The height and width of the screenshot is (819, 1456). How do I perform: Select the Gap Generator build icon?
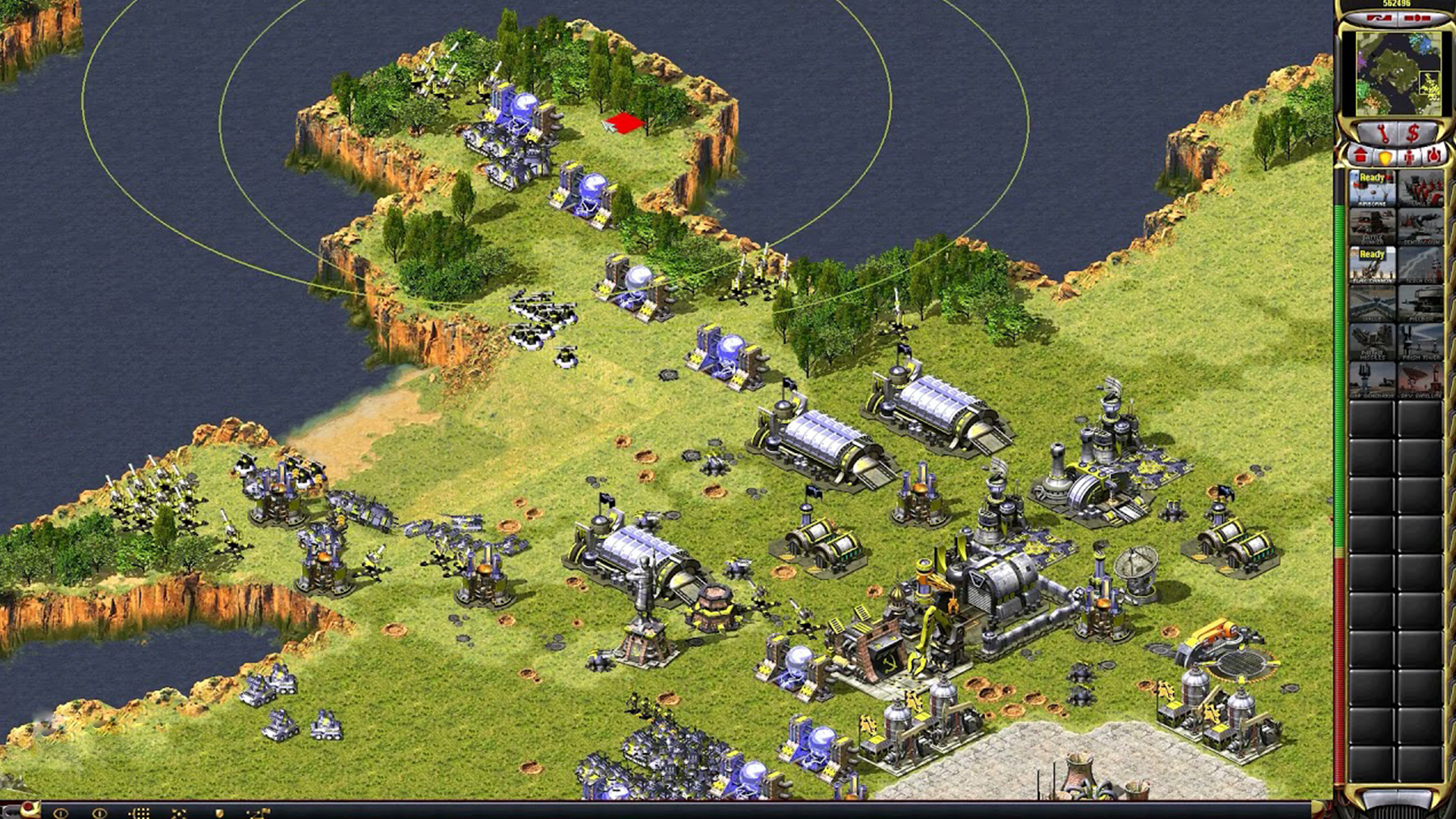coord(1374,379)
